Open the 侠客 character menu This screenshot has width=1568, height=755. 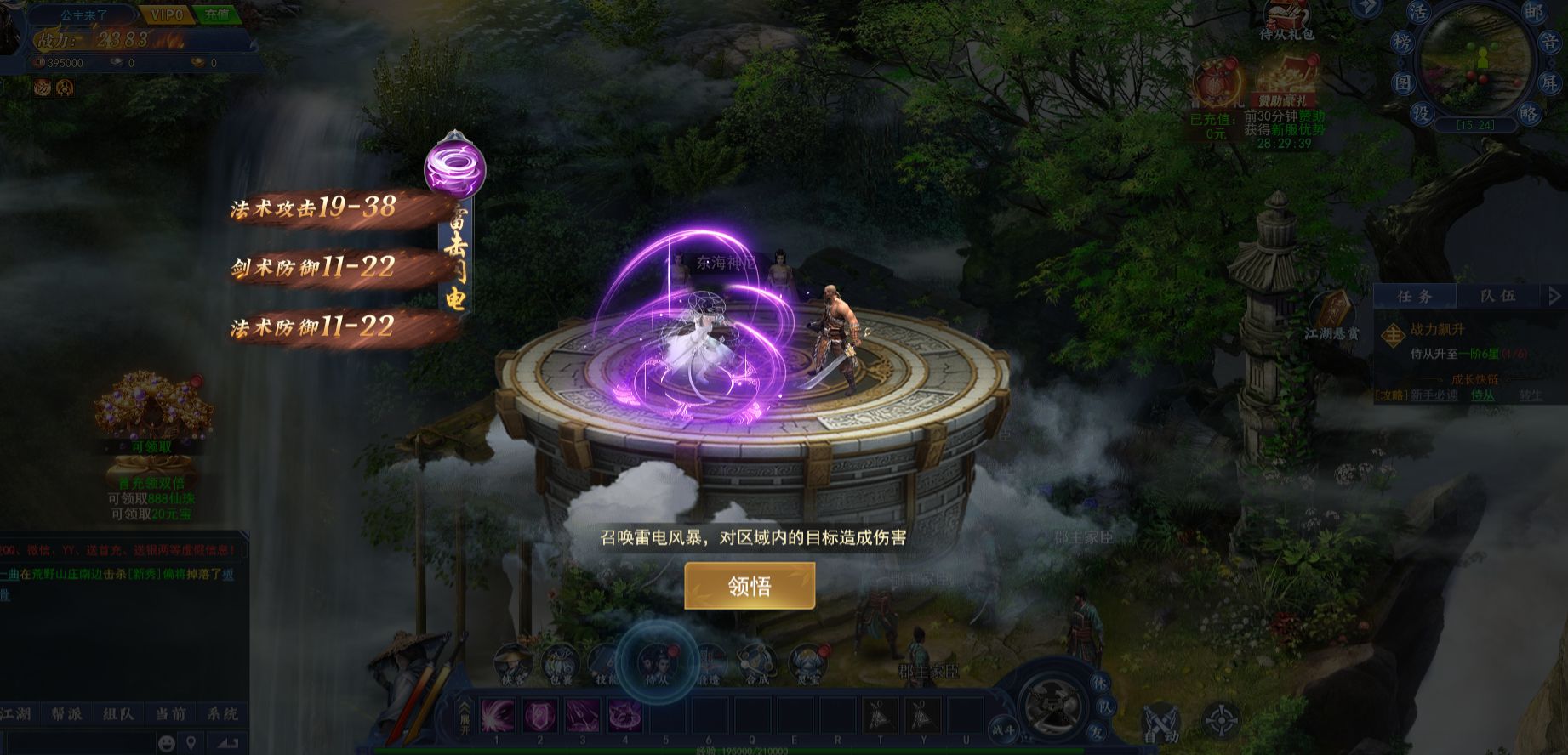click(x=513, y=664)
